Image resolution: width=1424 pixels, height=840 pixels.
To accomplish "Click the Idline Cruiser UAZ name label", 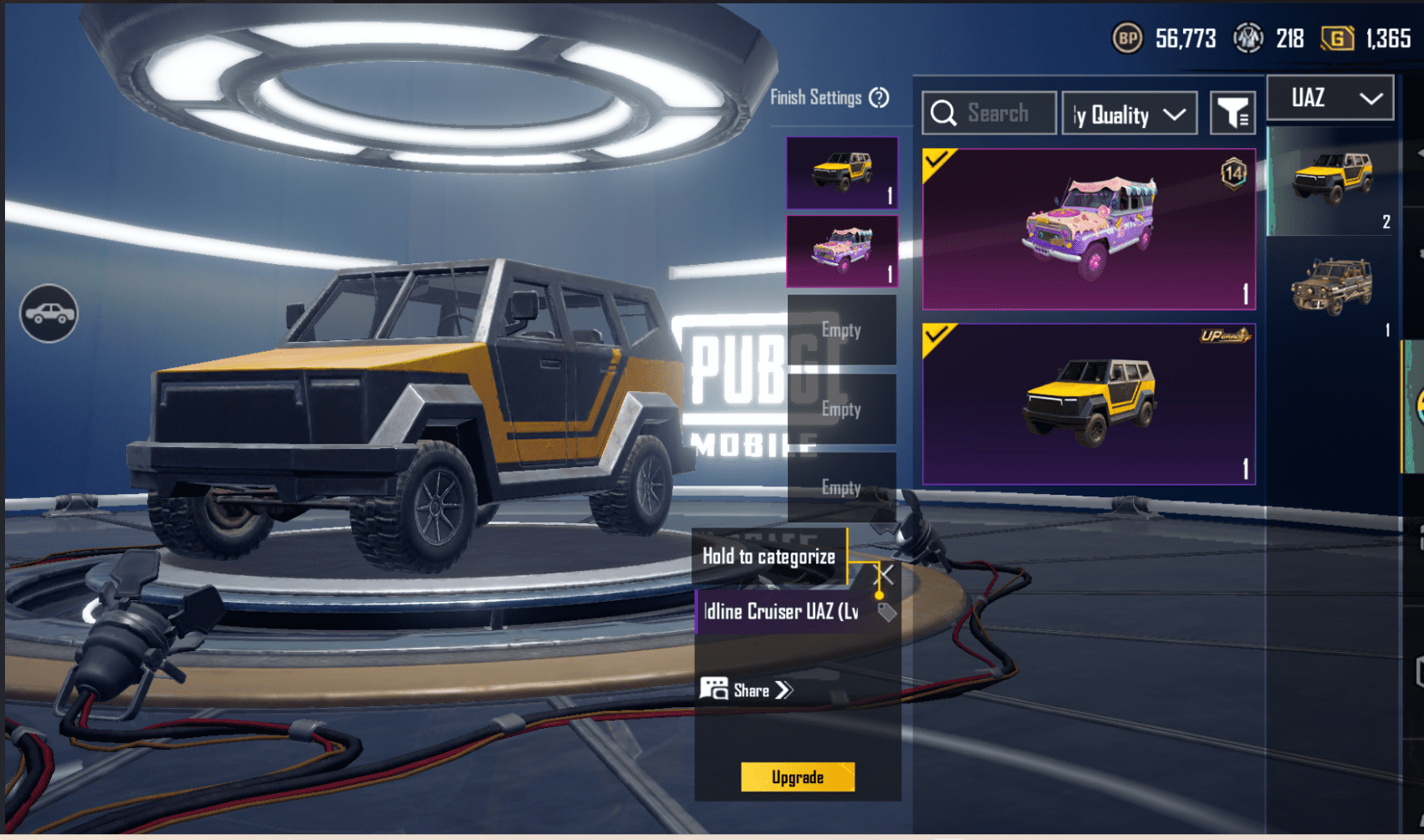I will click(x=778, y=611).
